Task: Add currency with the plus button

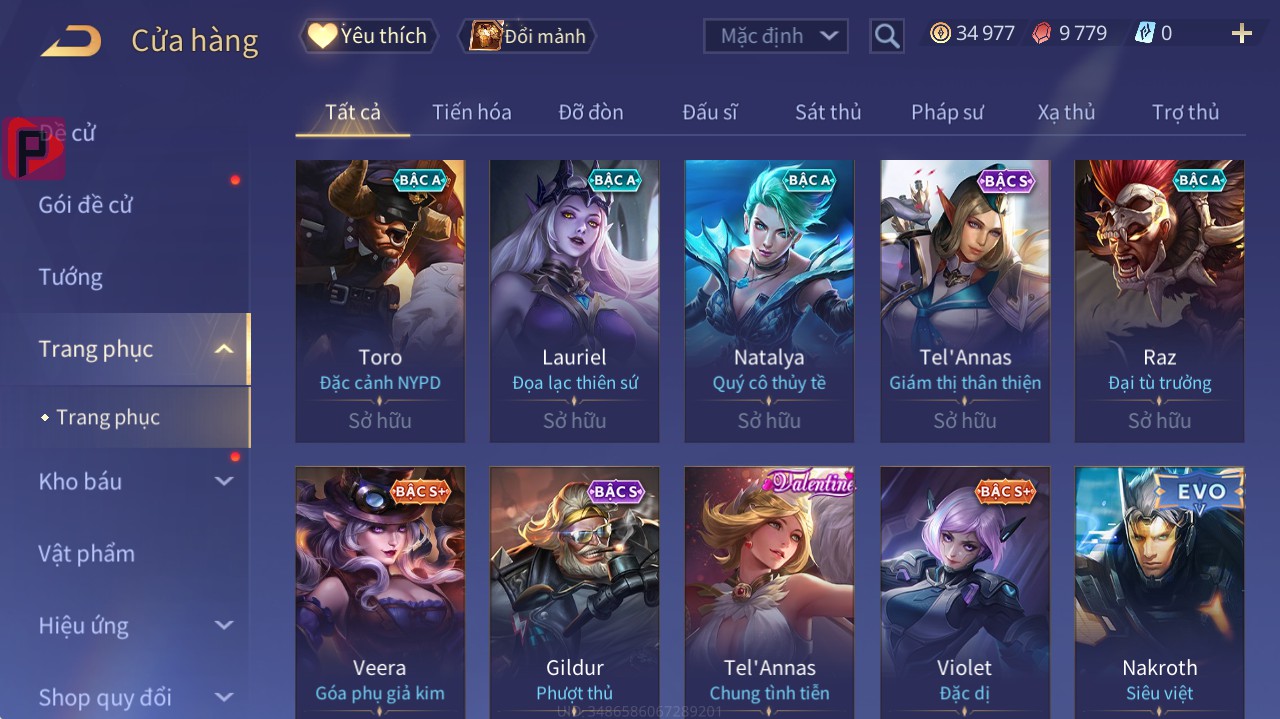Action: click(x=1241, y=34)
